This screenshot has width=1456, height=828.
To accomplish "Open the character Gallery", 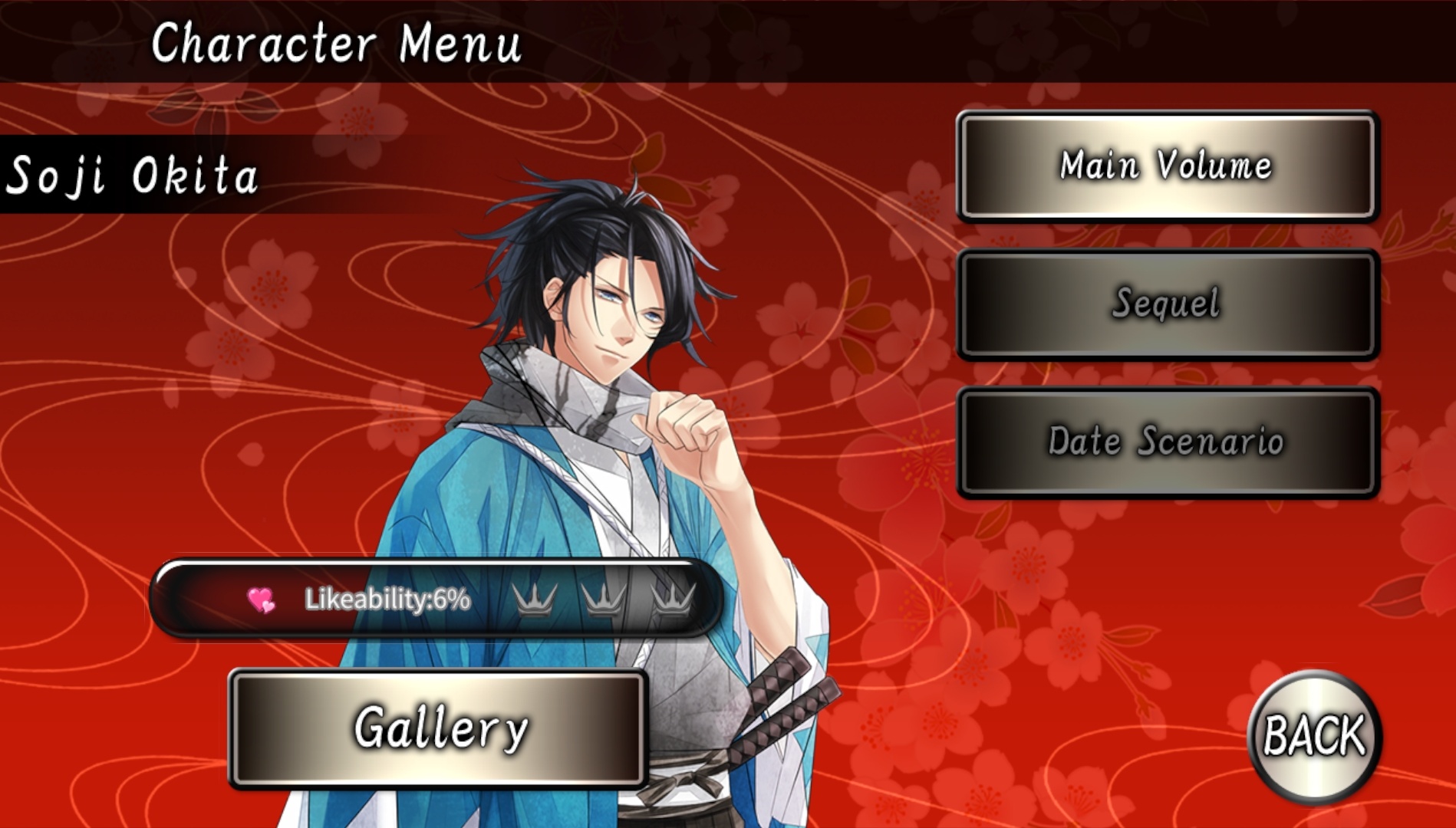I will click(438, 728).
